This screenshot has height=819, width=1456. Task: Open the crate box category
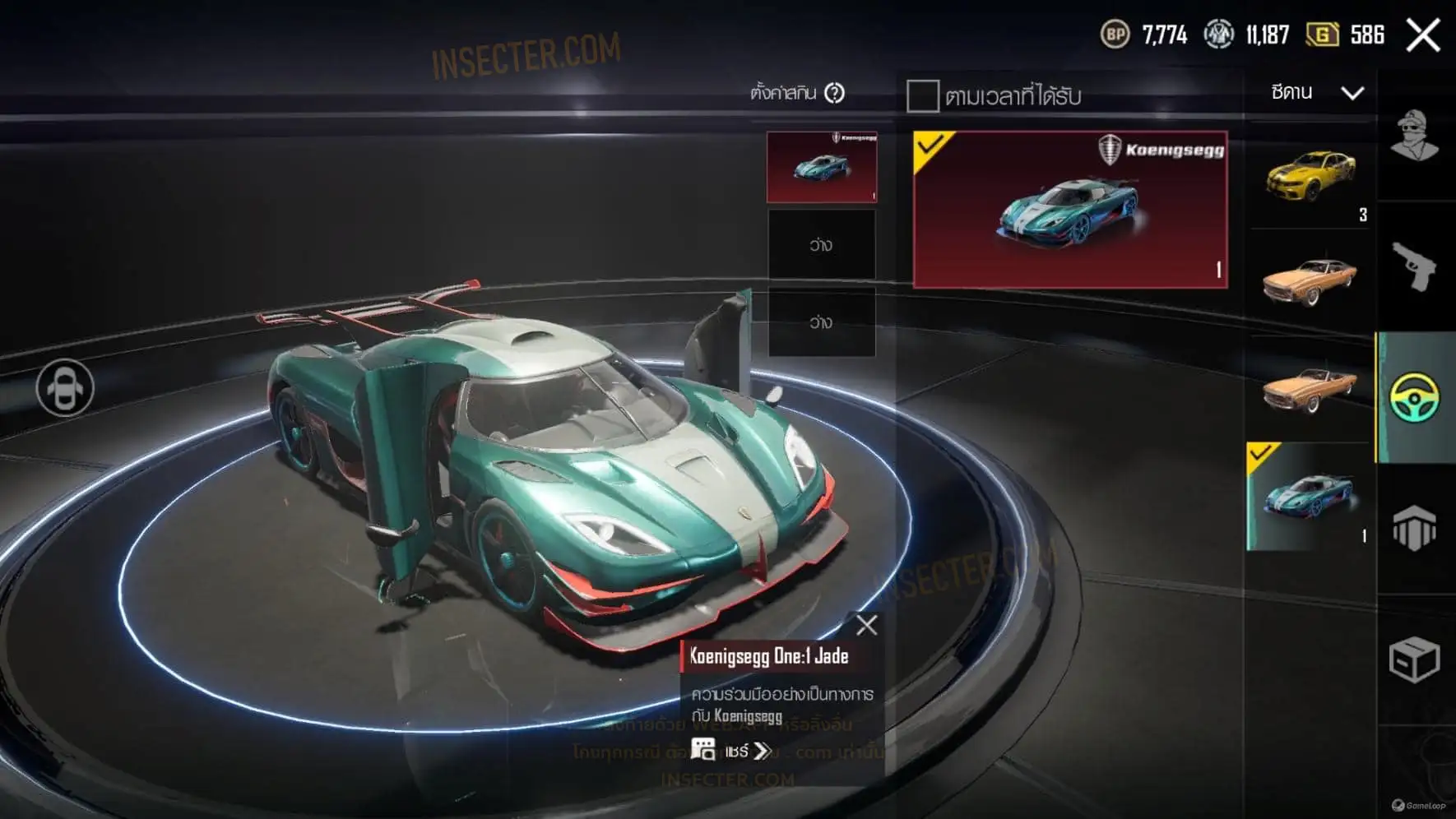click(1414, 659)
